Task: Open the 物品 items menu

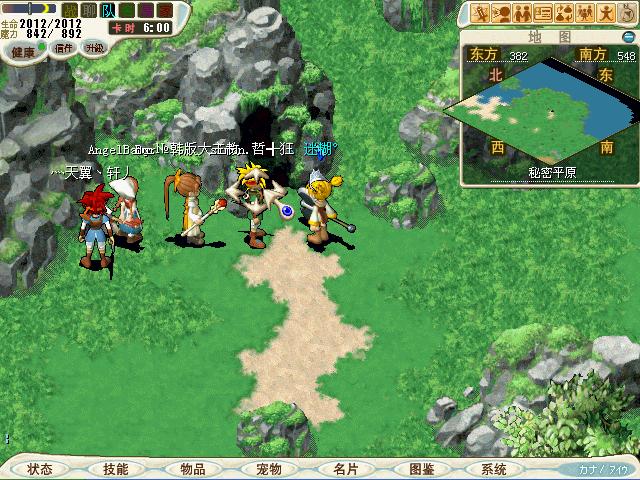Action: point(193,469)
